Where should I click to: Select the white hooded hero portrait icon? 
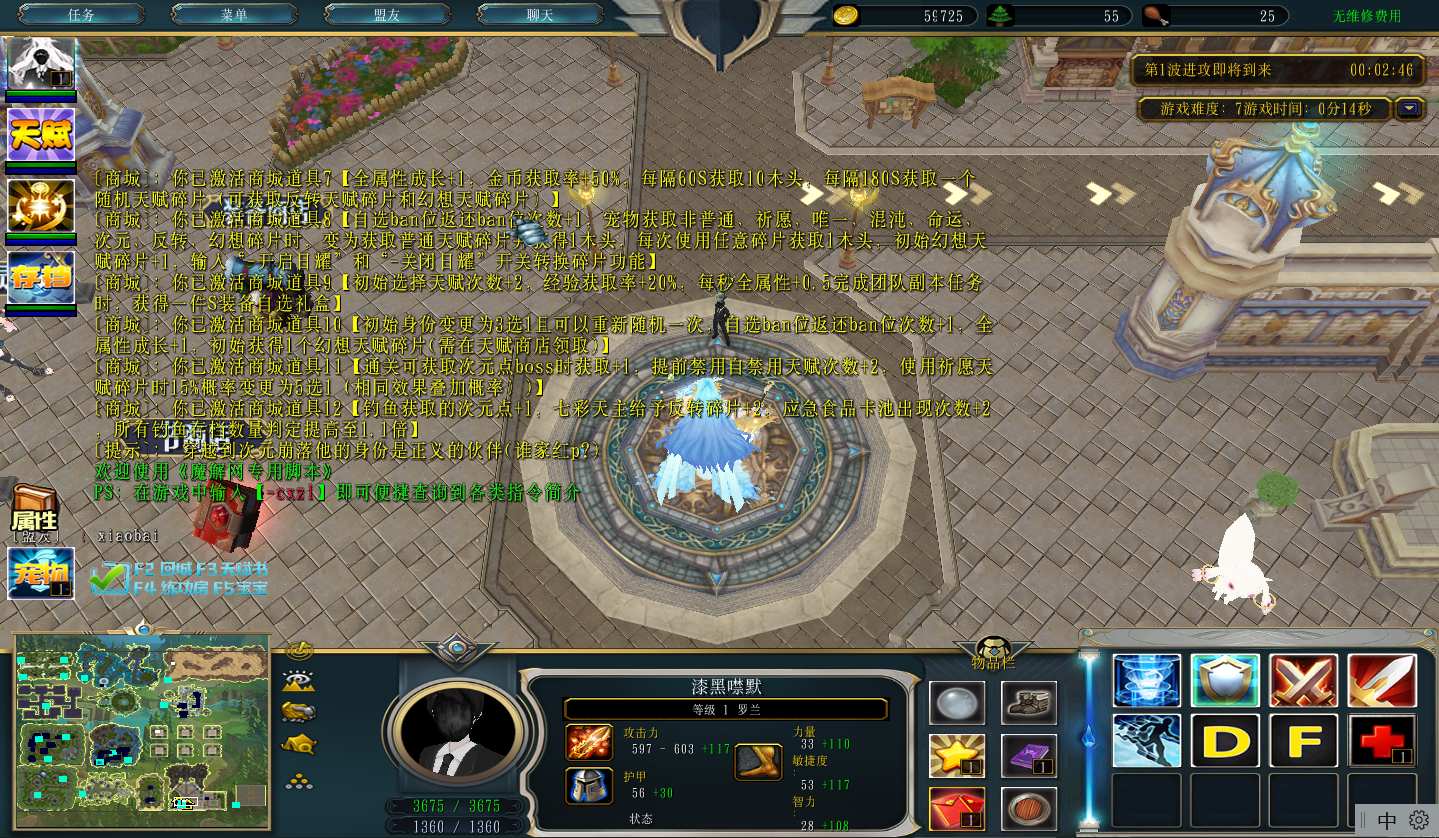[x=41, y=64]
